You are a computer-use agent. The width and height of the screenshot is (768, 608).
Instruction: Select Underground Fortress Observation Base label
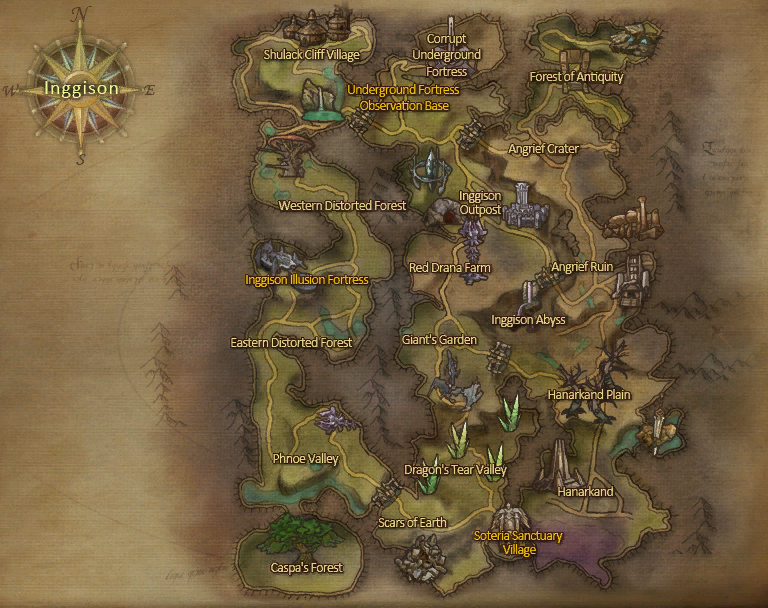pyautogui.click(x=403, y=97)
